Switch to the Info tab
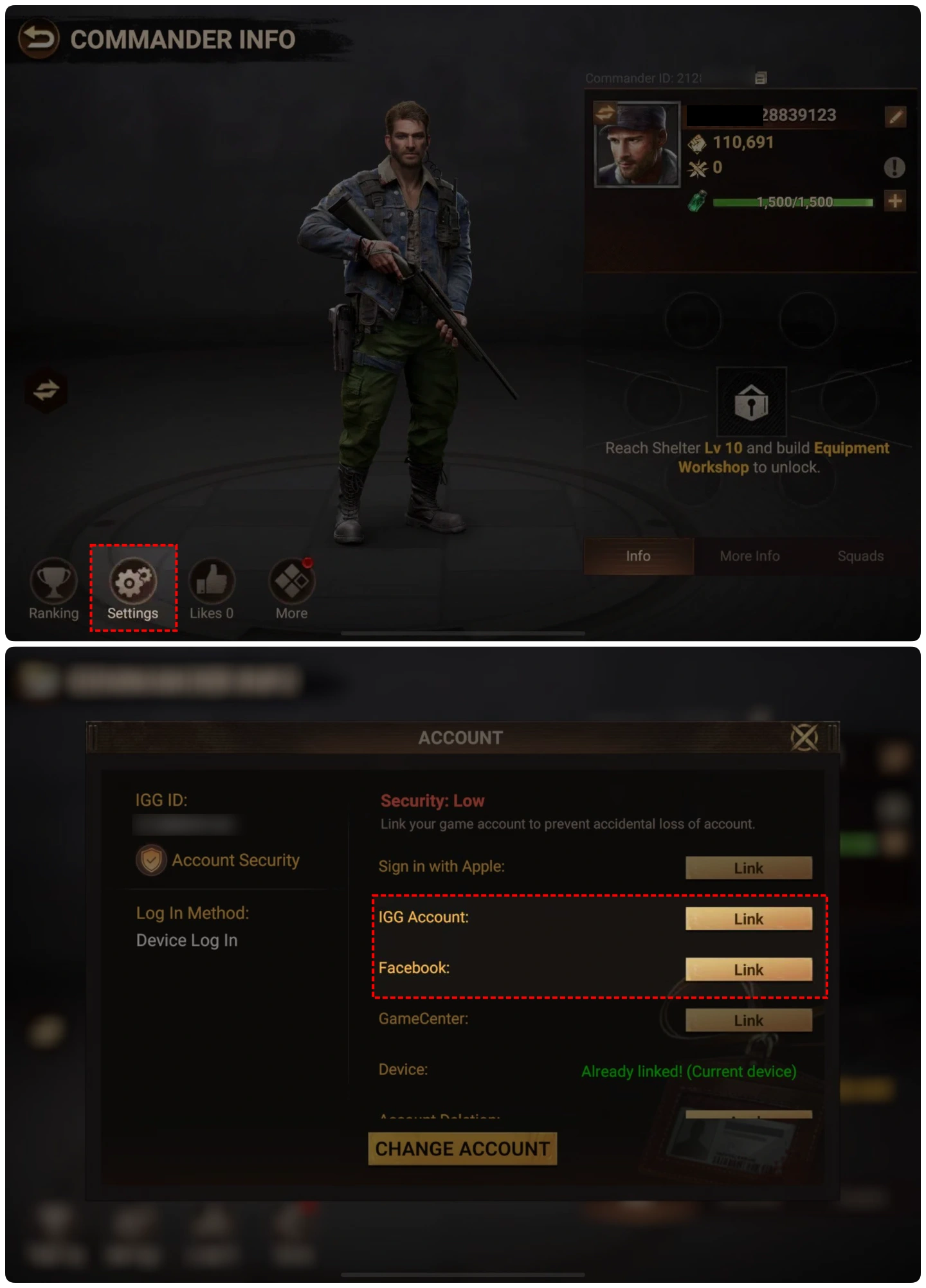 coord(638,556)
